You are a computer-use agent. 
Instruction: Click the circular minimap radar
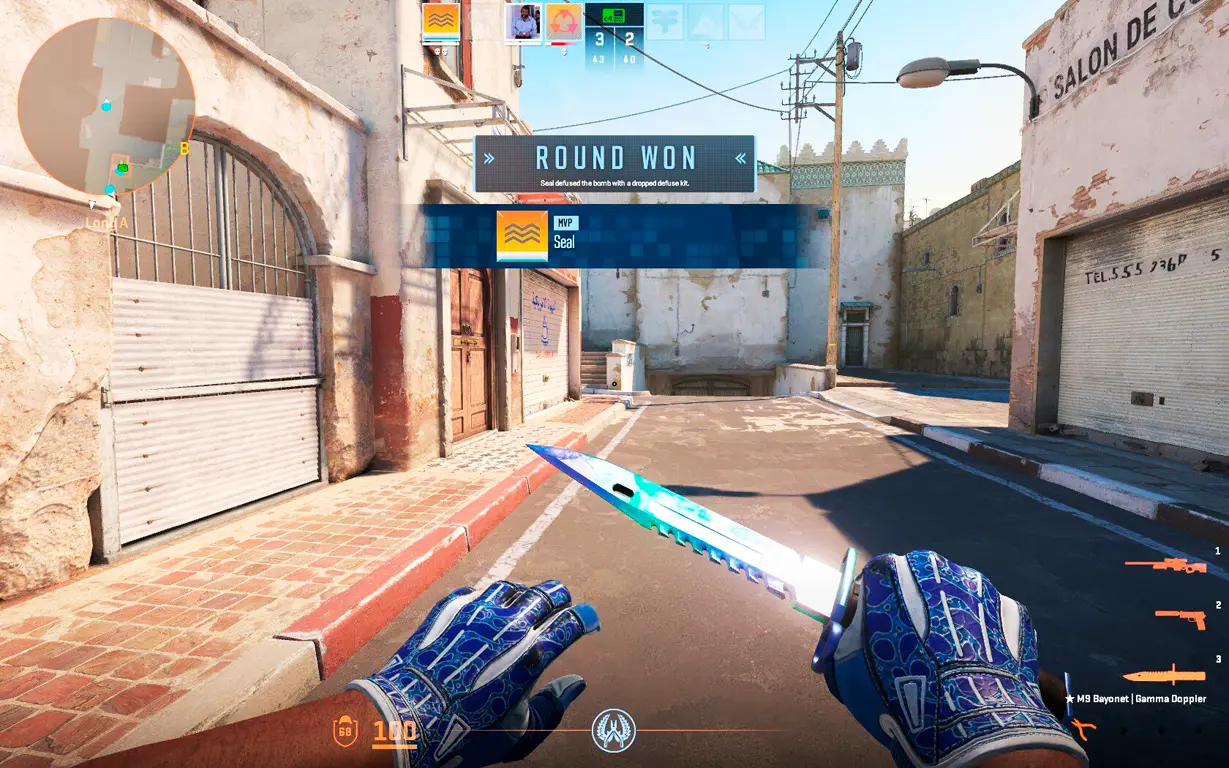point(106,106)
